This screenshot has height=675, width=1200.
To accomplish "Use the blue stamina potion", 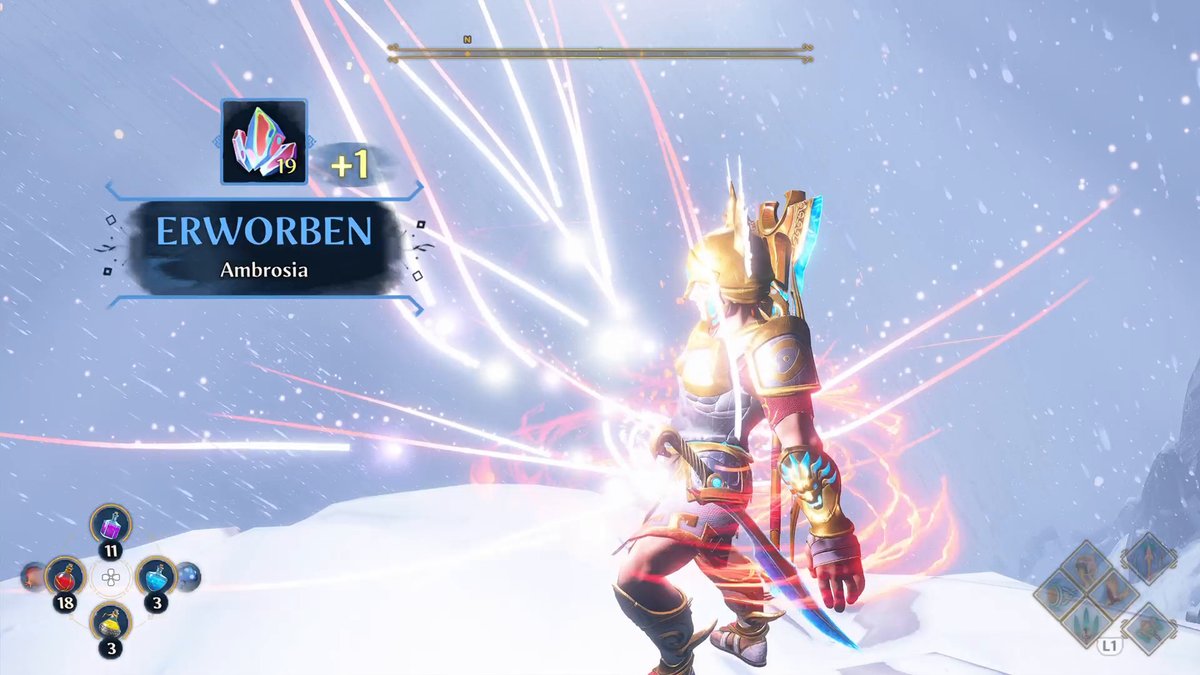I will pos(155,576).
